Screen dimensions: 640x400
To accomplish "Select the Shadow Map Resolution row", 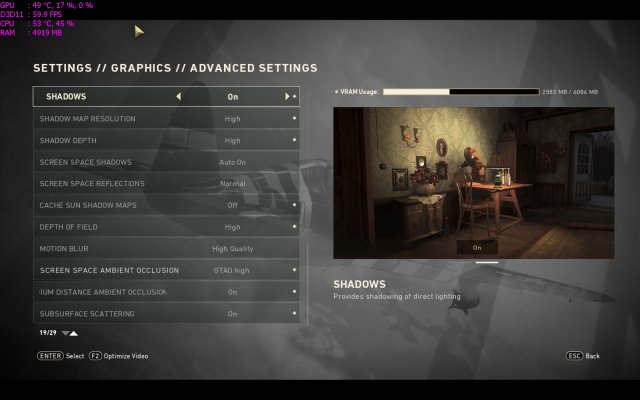I will [166, 119].
